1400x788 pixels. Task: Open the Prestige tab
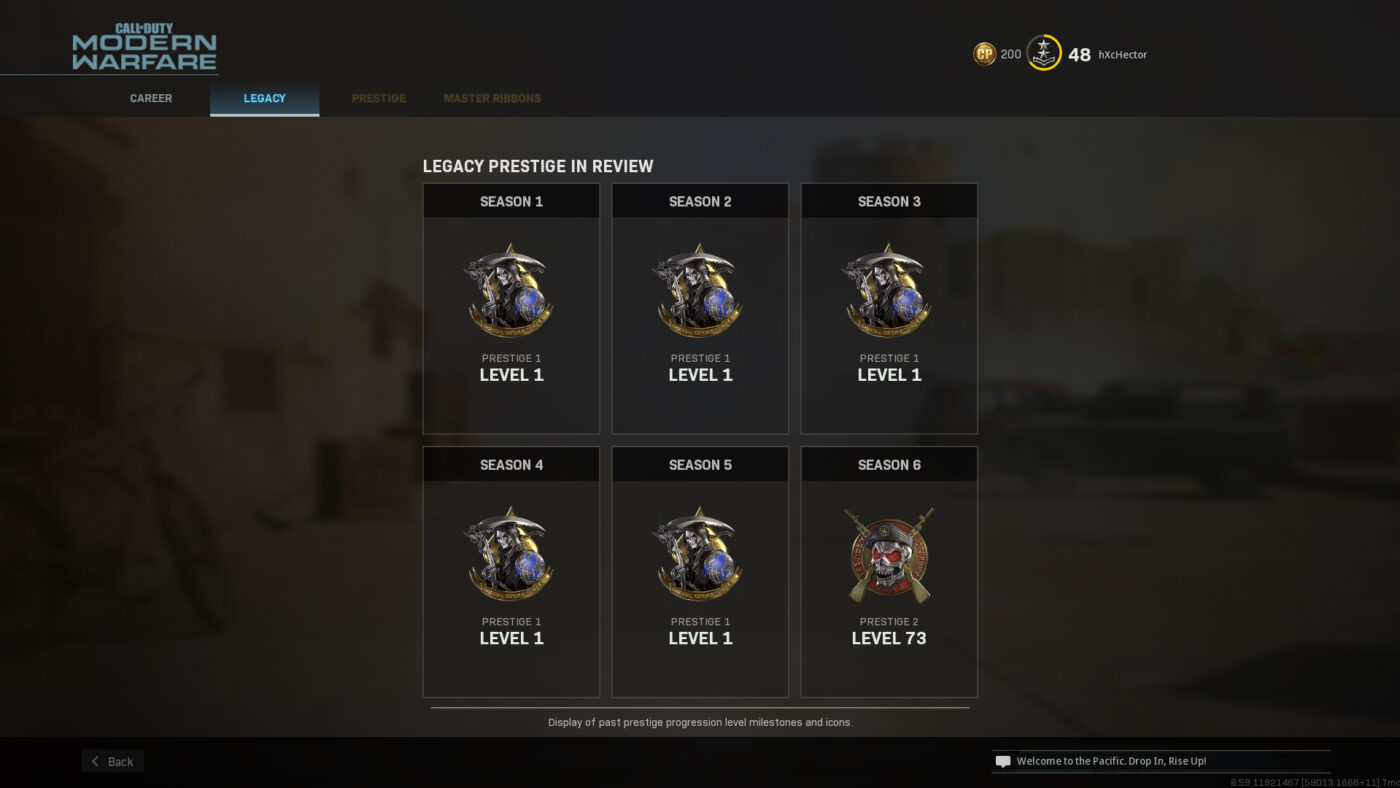pos(378,98)
